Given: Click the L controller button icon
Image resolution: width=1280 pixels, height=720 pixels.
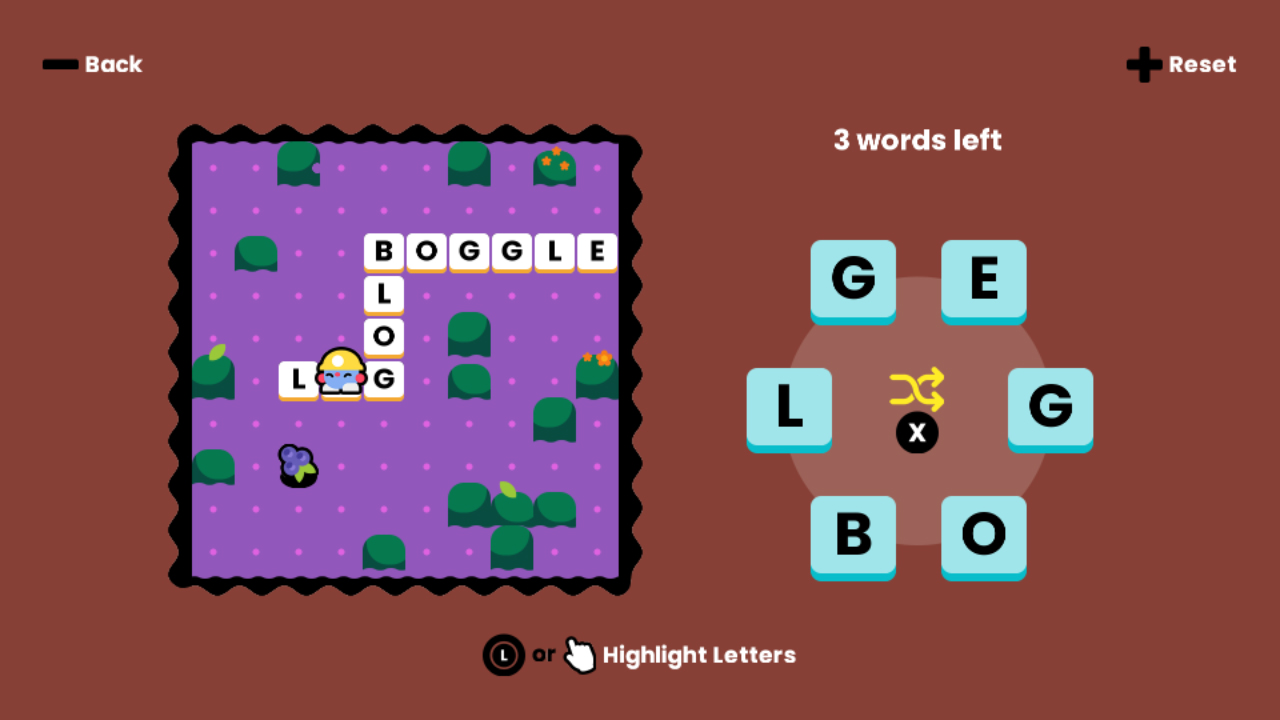Looking at the screenshot, I should [x=503, y=655].
